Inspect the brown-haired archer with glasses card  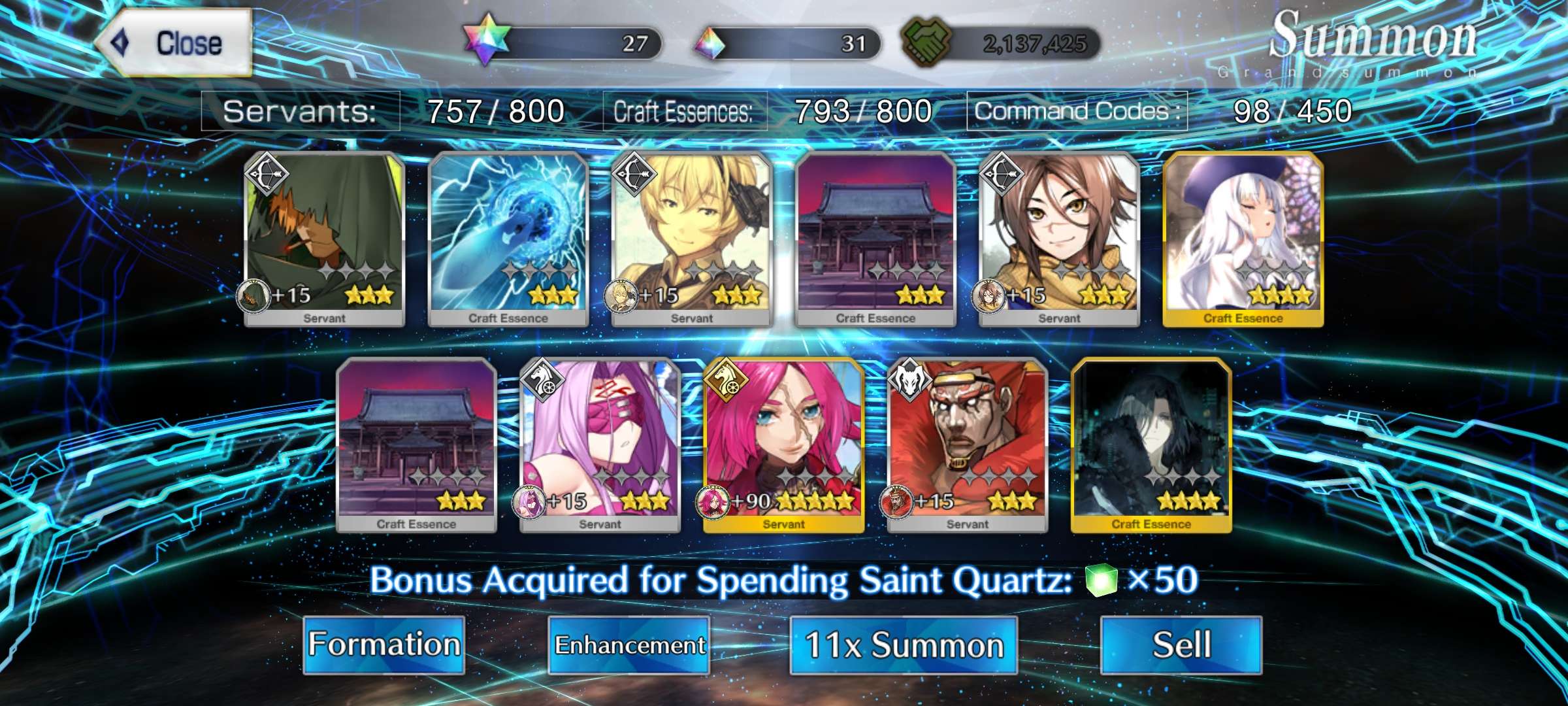click(x=1059, y=239)
